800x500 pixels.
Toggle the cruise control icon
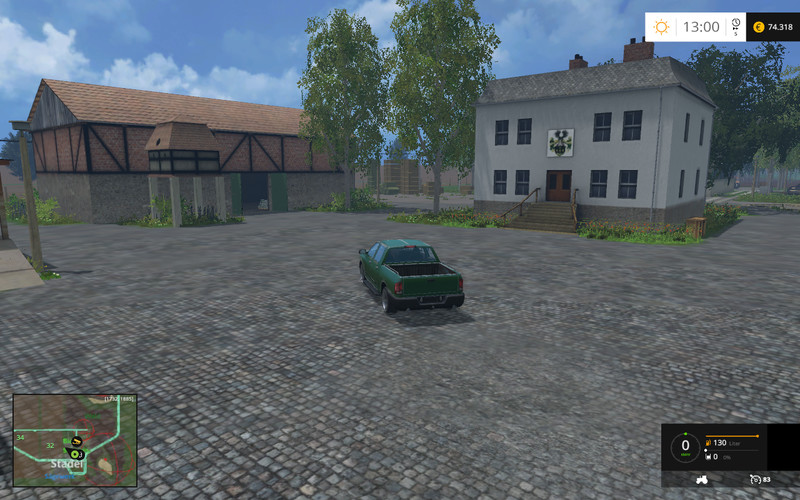pos(755,480)
